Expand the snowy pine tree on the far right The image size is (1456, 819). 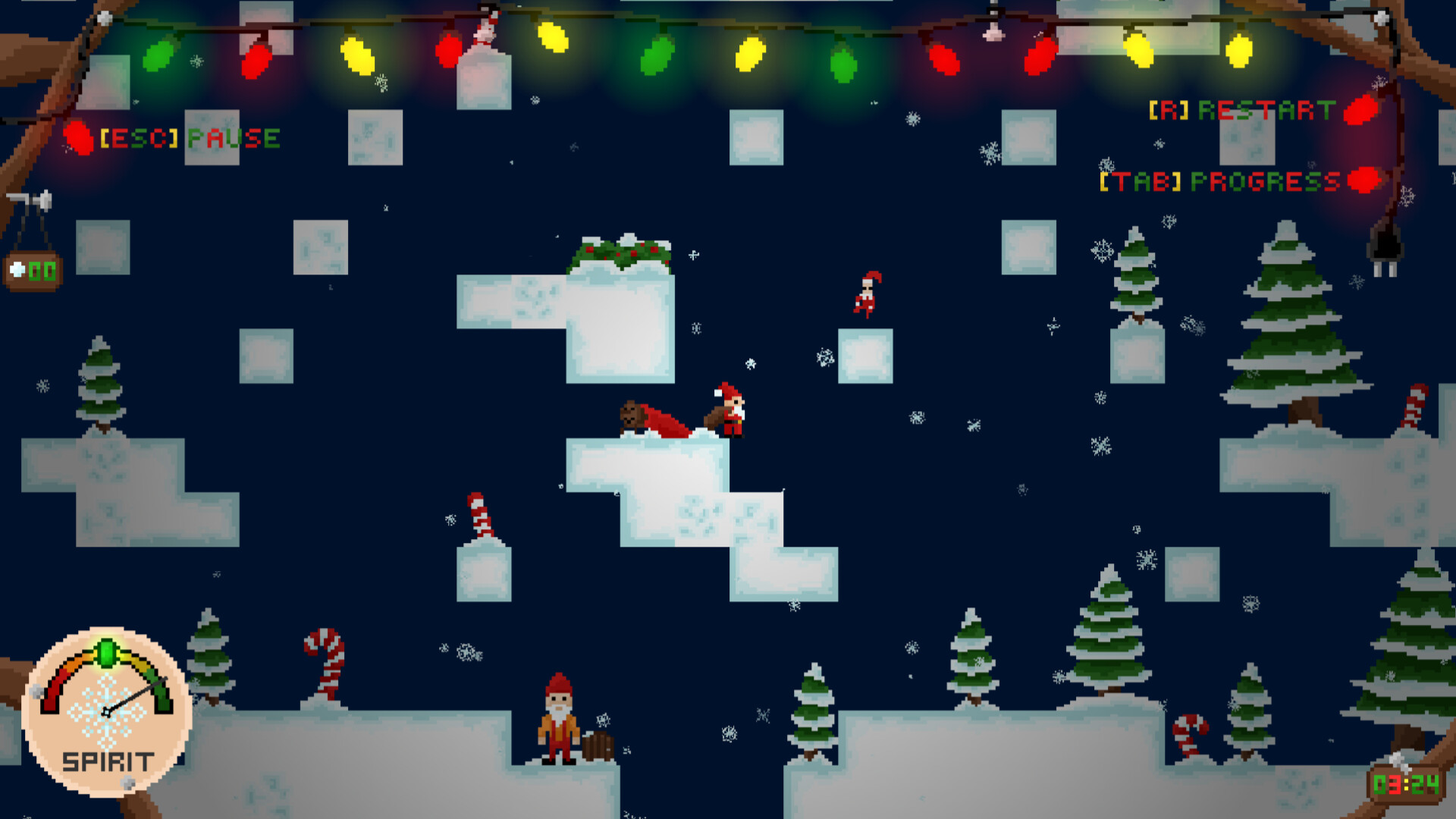1293,326
